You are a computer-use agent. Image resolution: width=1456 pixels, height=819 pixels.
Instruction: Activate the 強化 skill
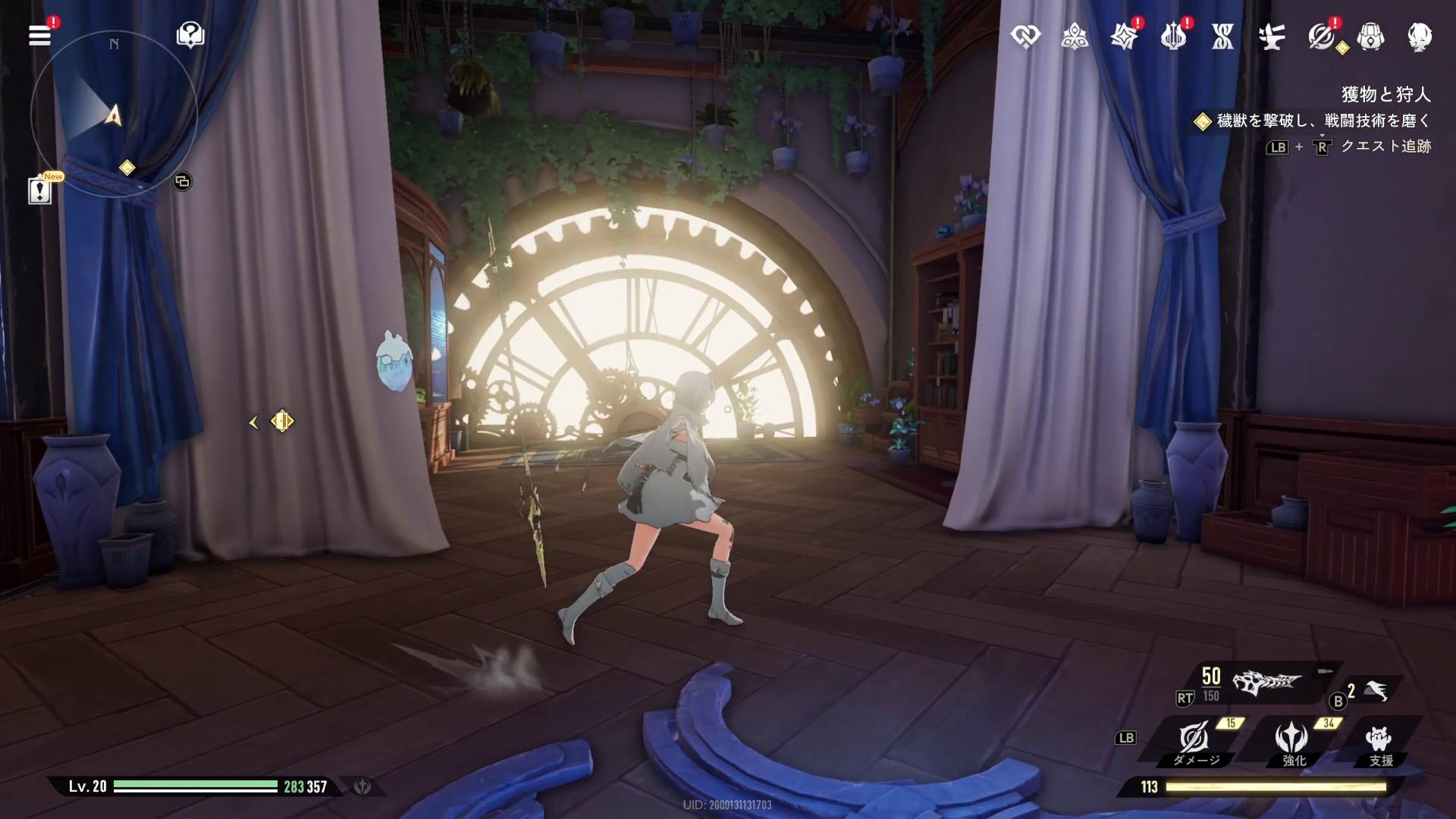(1291, 738)
